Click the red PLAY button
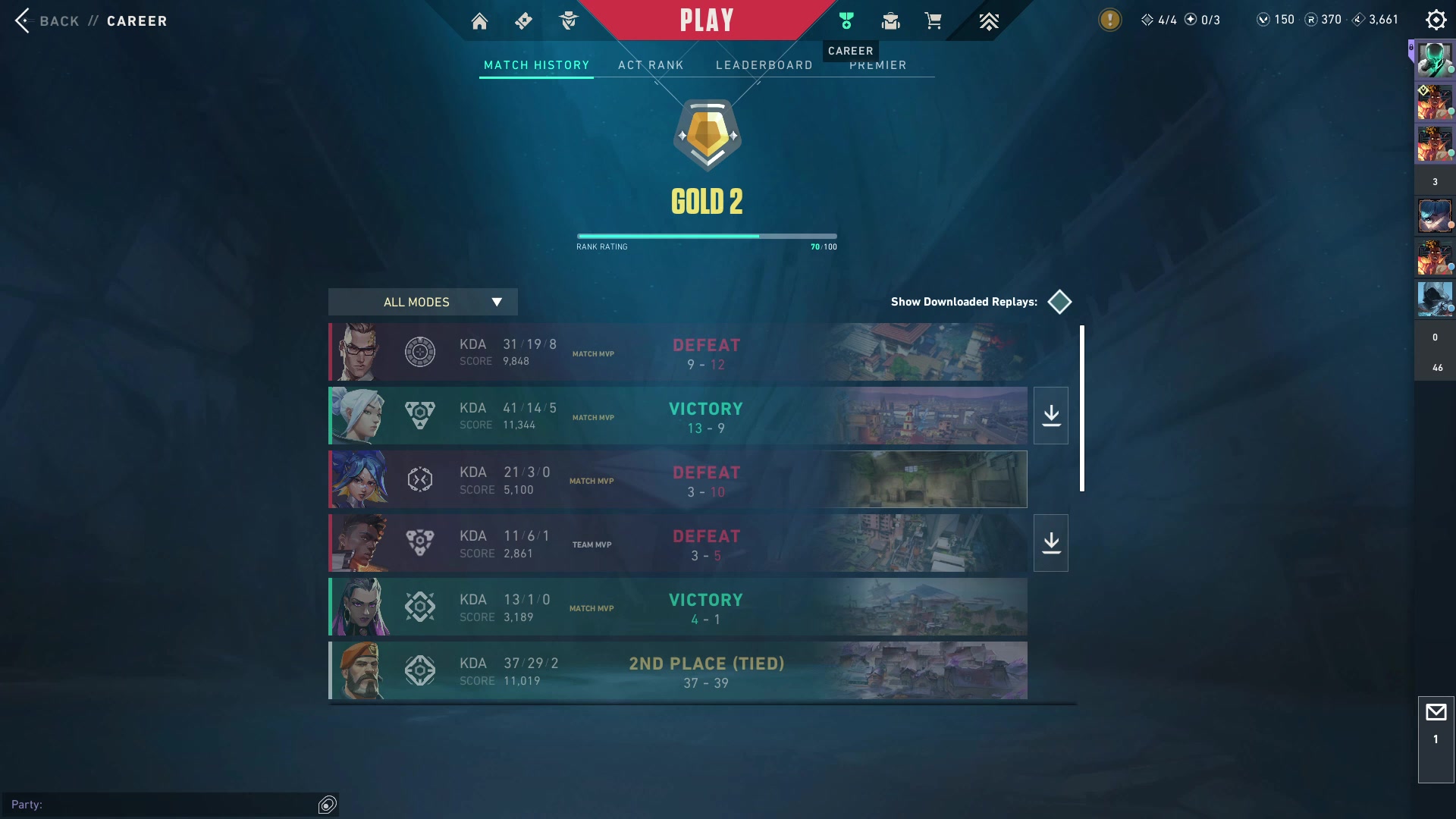1456x819 pixels. pos(706,20)
